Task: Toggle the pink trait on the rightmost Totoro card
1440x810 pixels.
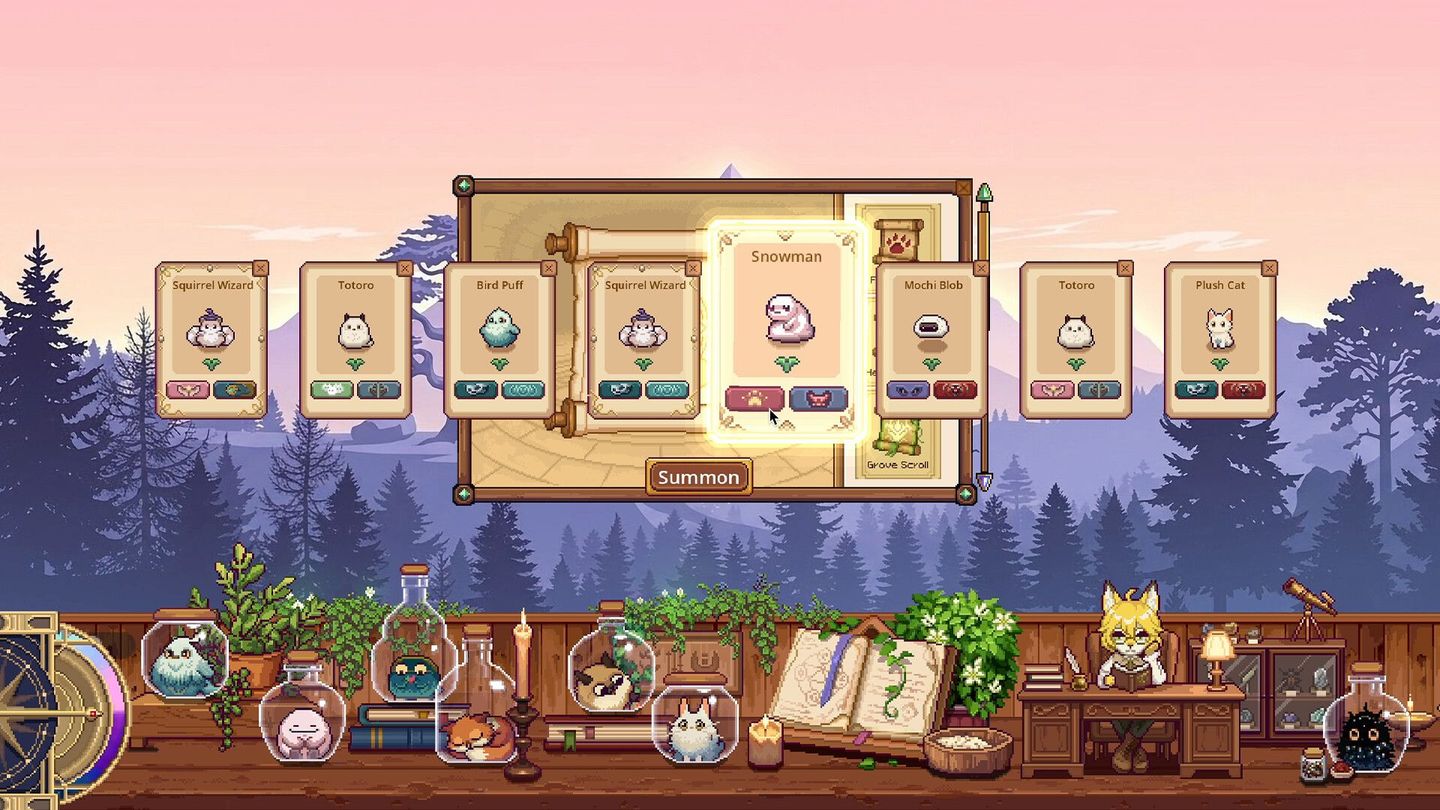Action: click(1054, 390)
